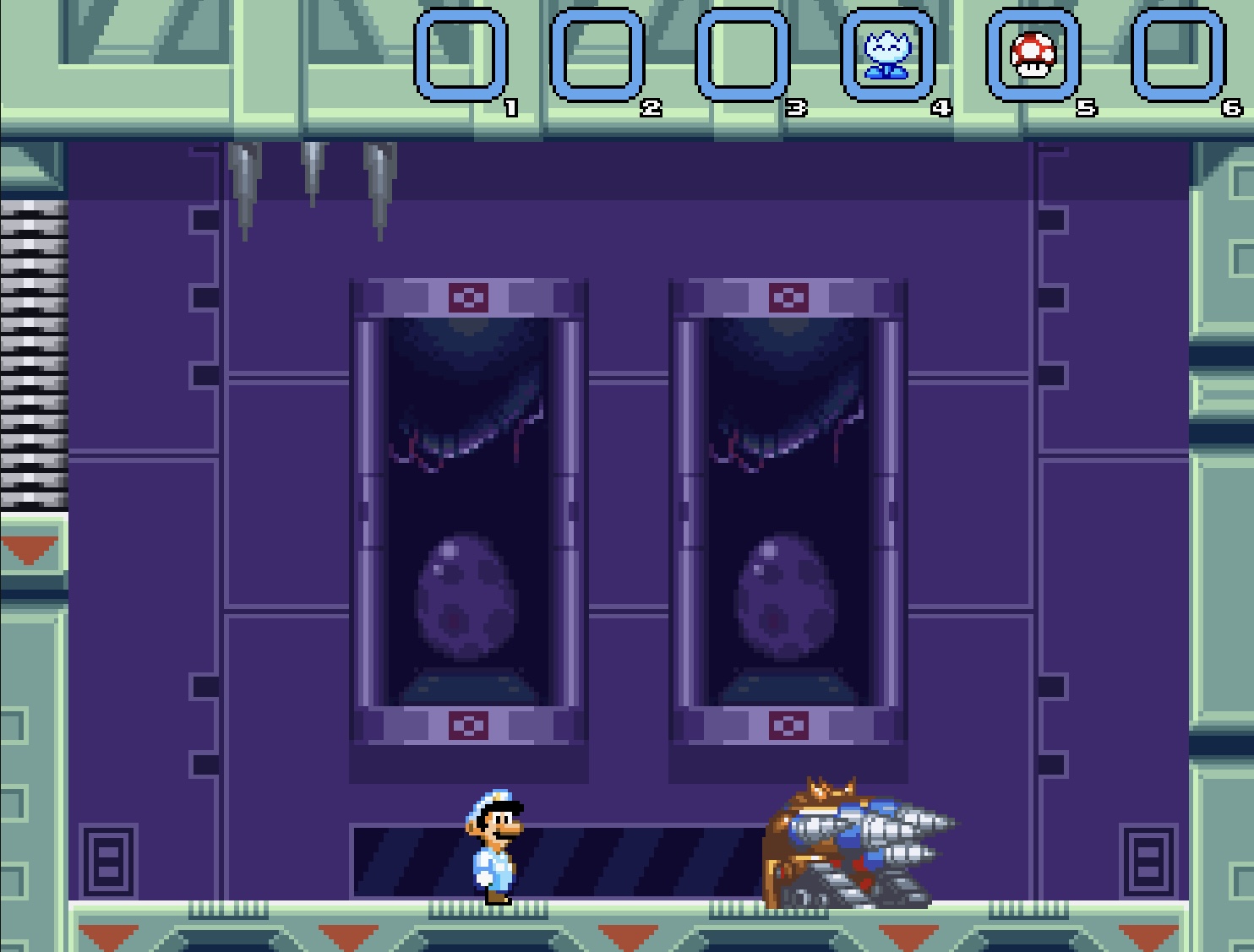Click the hazard emblem below the right egg chamber

point(788,725)
